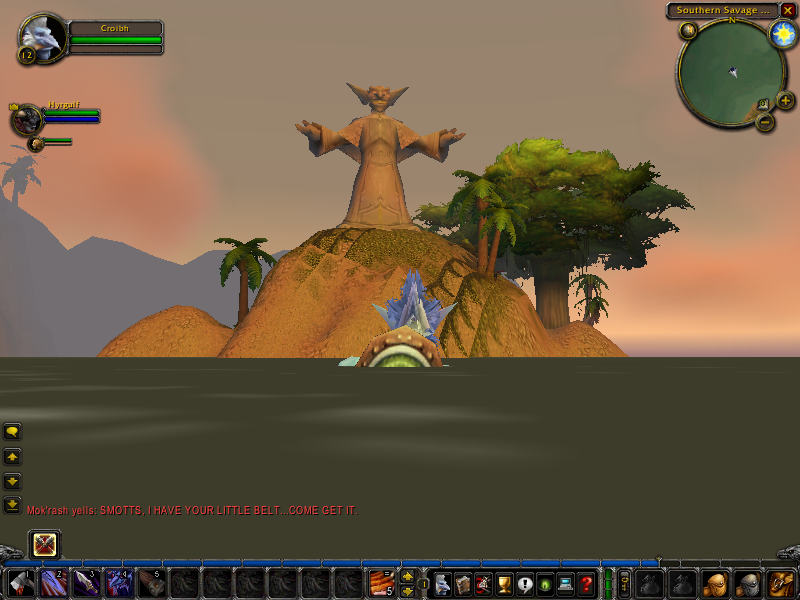800x600 pixels.
Task: Open the character info micro button
Action: pos(442,582)
